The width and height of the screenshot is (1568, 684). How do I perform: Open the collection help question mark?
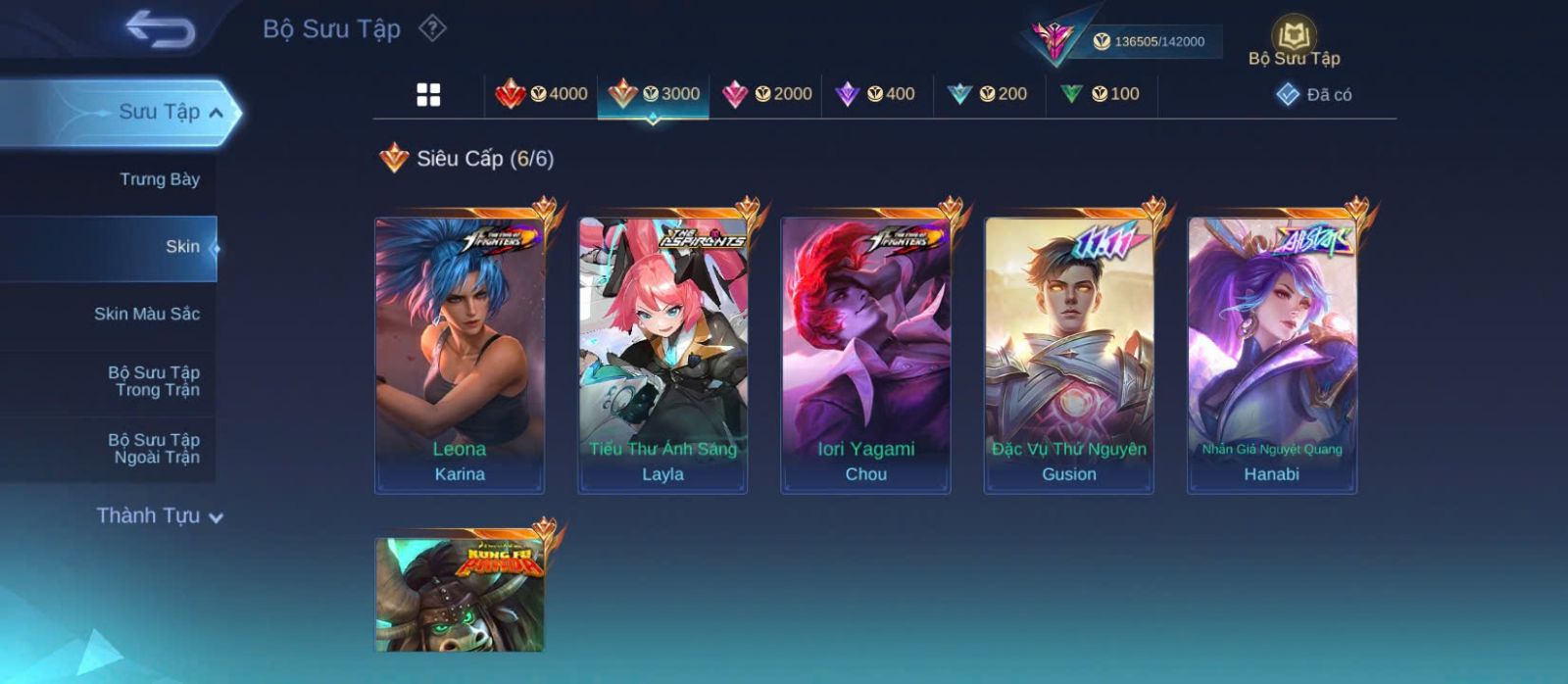pyautogui.click(x=432, y=28)
